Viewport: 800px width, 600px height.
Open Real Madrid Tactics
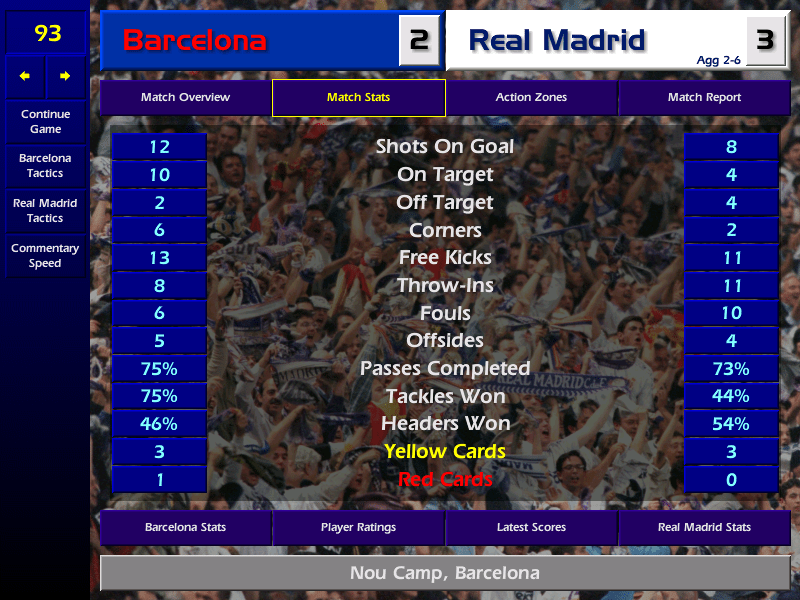coord(45,210)
